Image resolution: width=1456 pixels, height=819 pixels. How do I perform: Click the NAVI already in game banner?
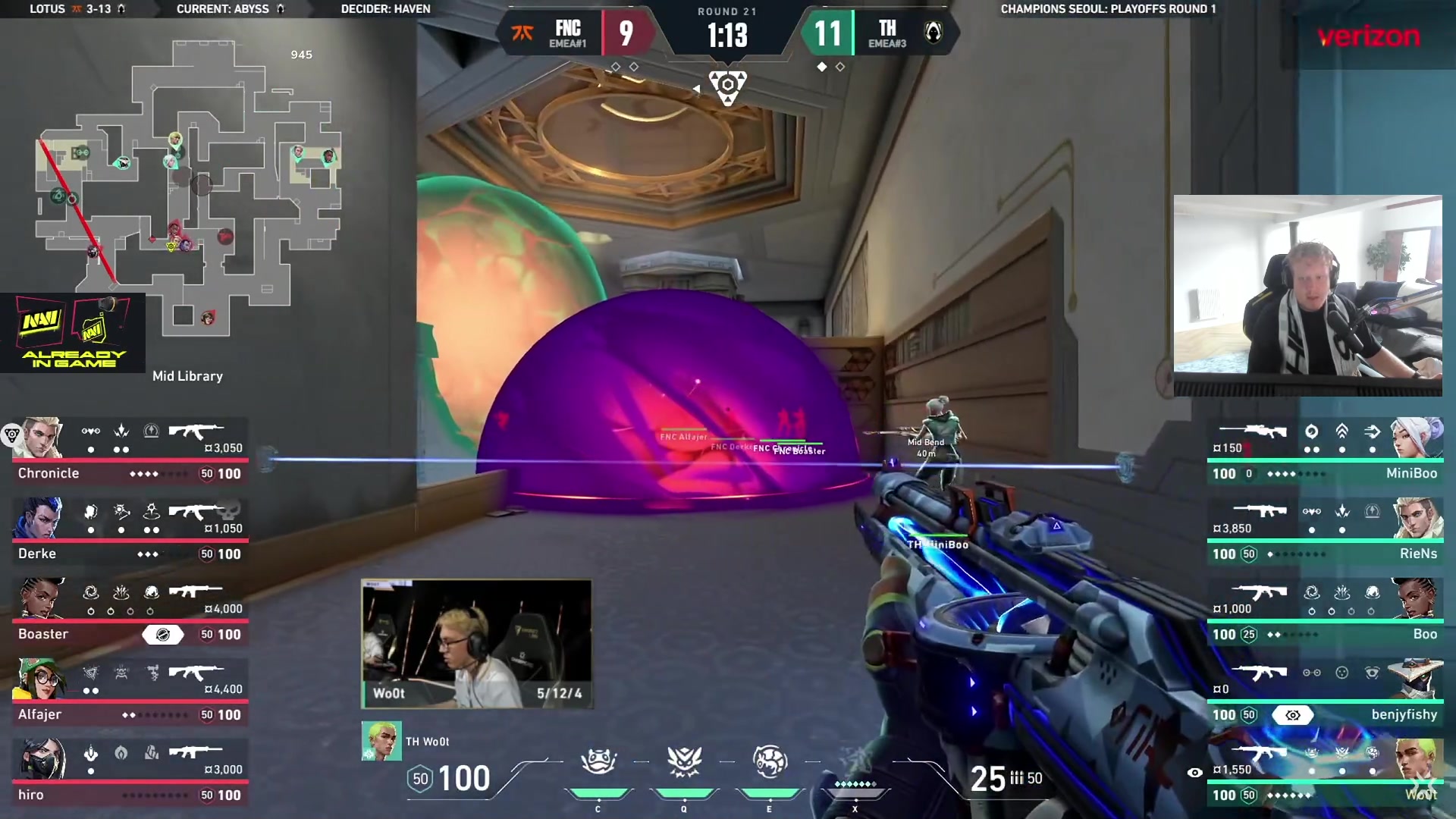(73, 332)
